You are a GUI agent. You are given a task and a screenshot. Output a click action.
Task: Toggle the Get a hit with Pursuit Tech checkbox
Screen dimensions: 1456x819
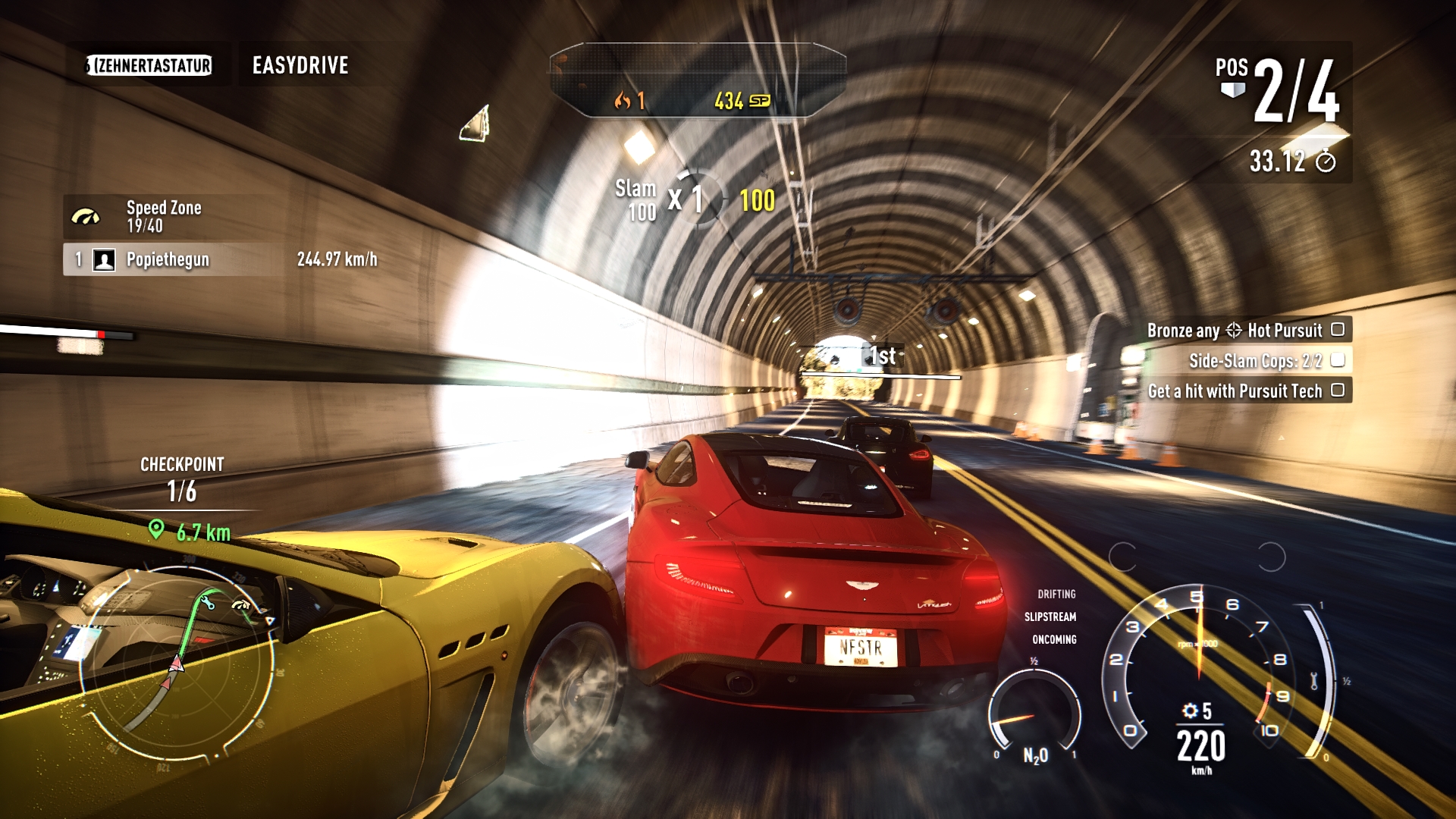pyautogui.click(x=1338, y=390)
